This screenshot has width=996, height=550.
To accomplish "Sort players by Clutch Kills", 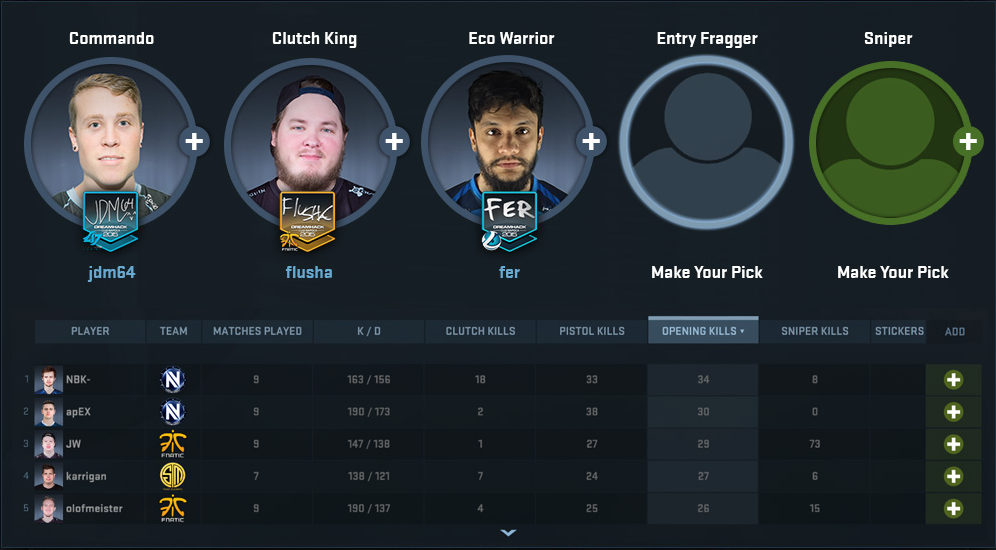I will pyautogui.click(x=480, y=331).
